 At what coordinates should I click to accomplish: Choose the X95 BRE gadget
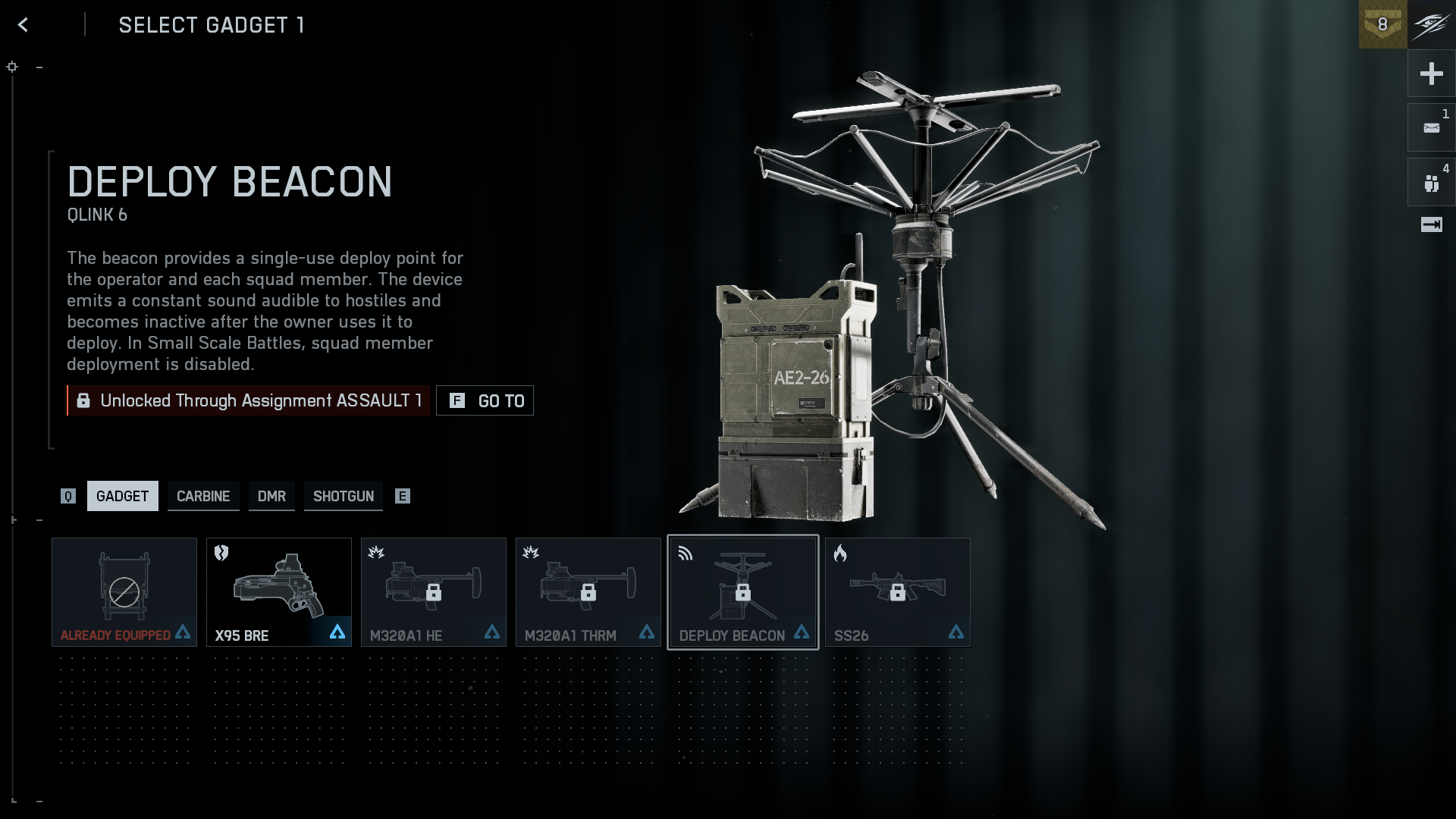tap(279, 592)
